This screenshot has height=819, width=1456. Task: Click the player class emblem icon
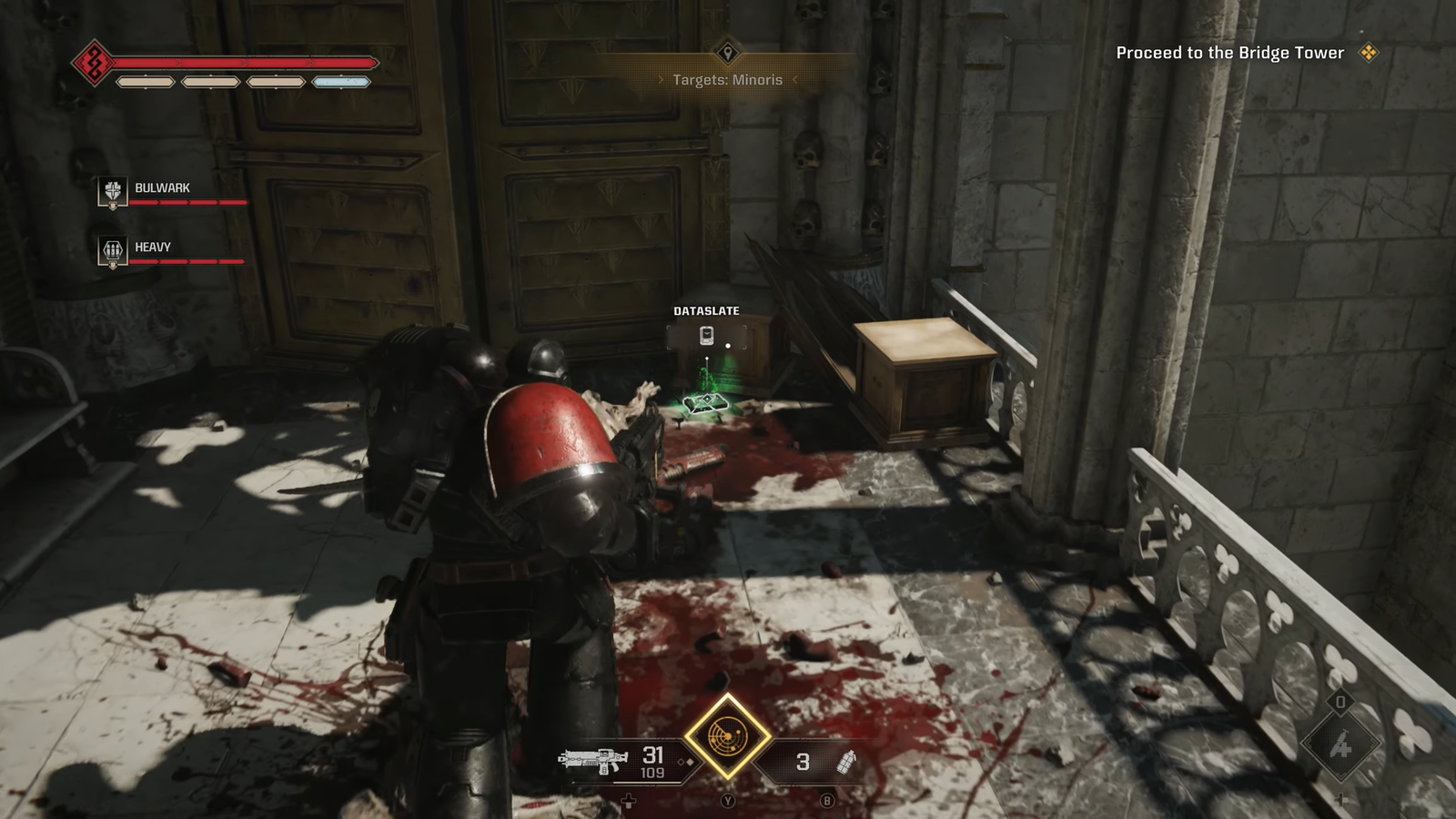click(x=93, y=63)
